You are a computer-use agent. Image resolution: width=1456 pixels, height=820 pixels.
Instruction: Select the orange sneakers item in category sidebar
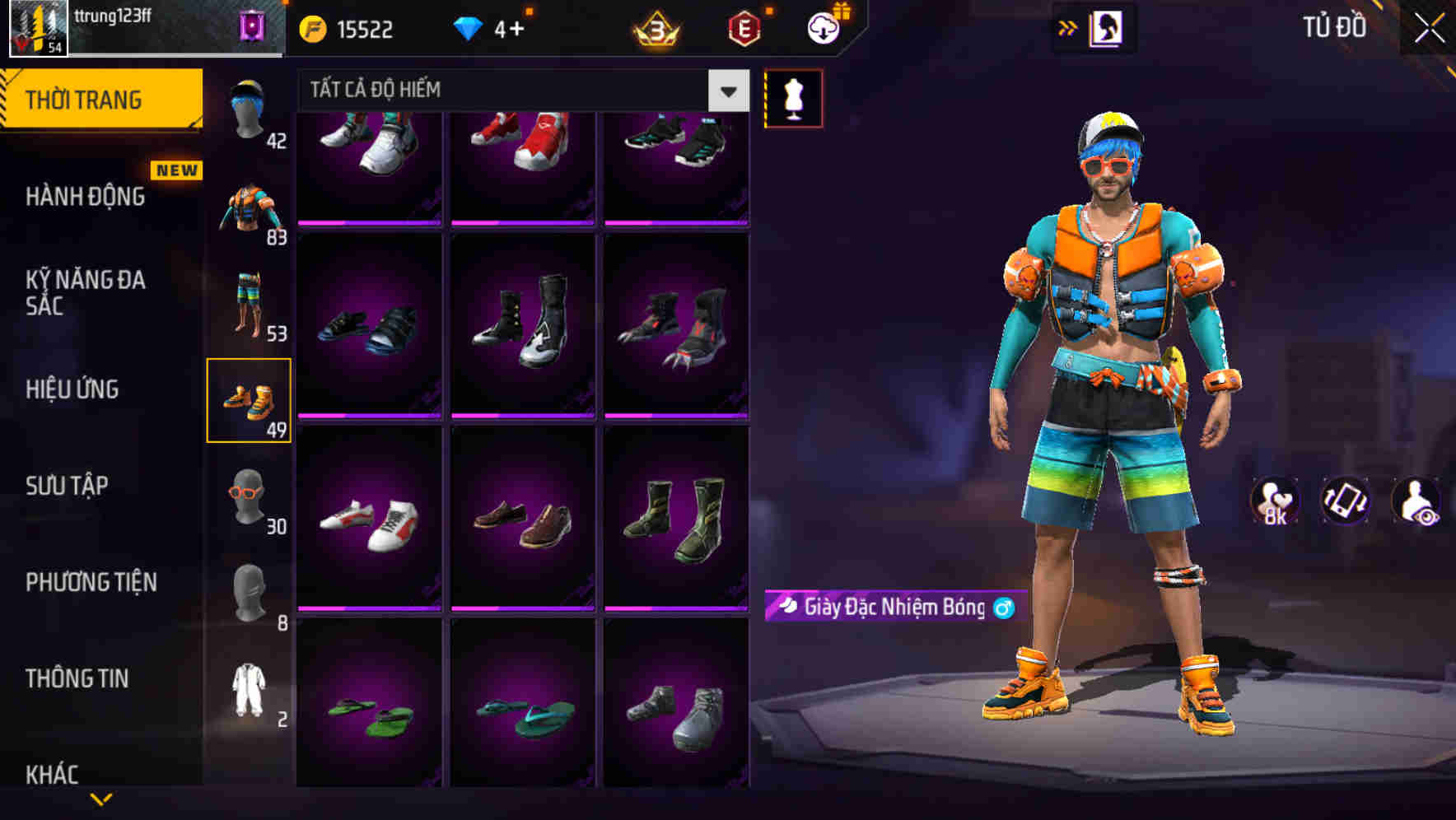tap(249, 398)
